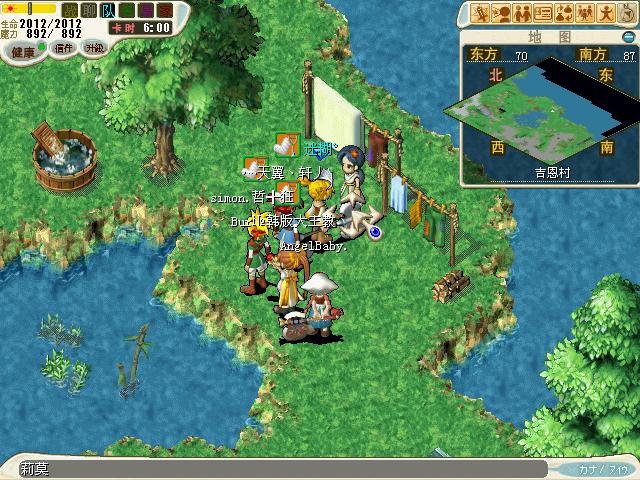640x480 pixels.
Task: Open the shouting face chat icon
Action: tap(502, 13)
